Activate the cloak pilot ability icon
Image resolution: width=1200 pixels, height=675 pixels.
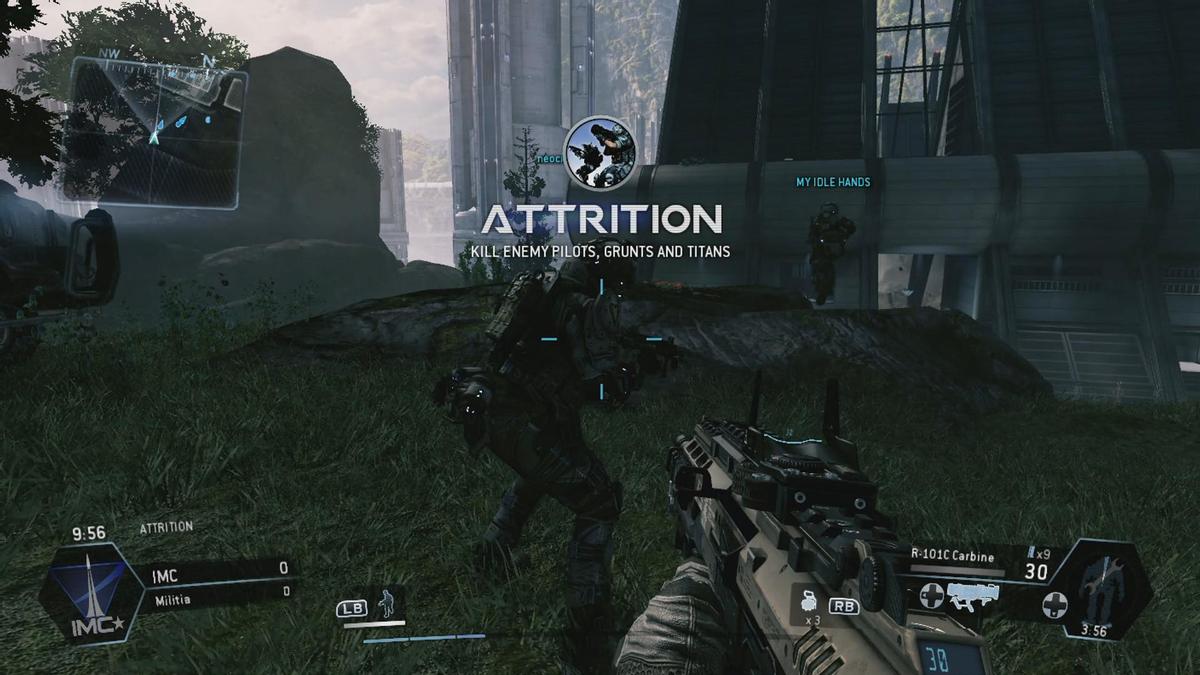tap(386, 604)
